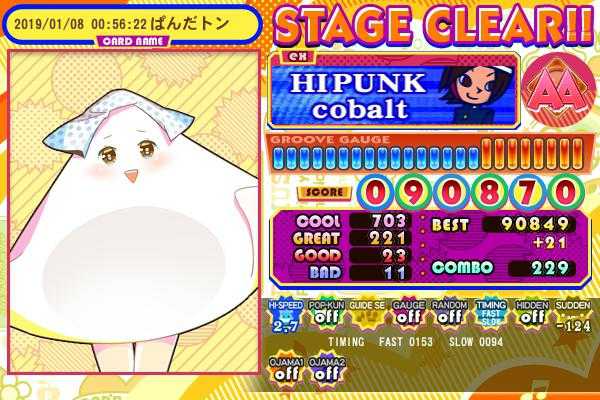Toggle the POP-KUN option badge
Screen dimensions: 600x400
click(x=326, y=314)
